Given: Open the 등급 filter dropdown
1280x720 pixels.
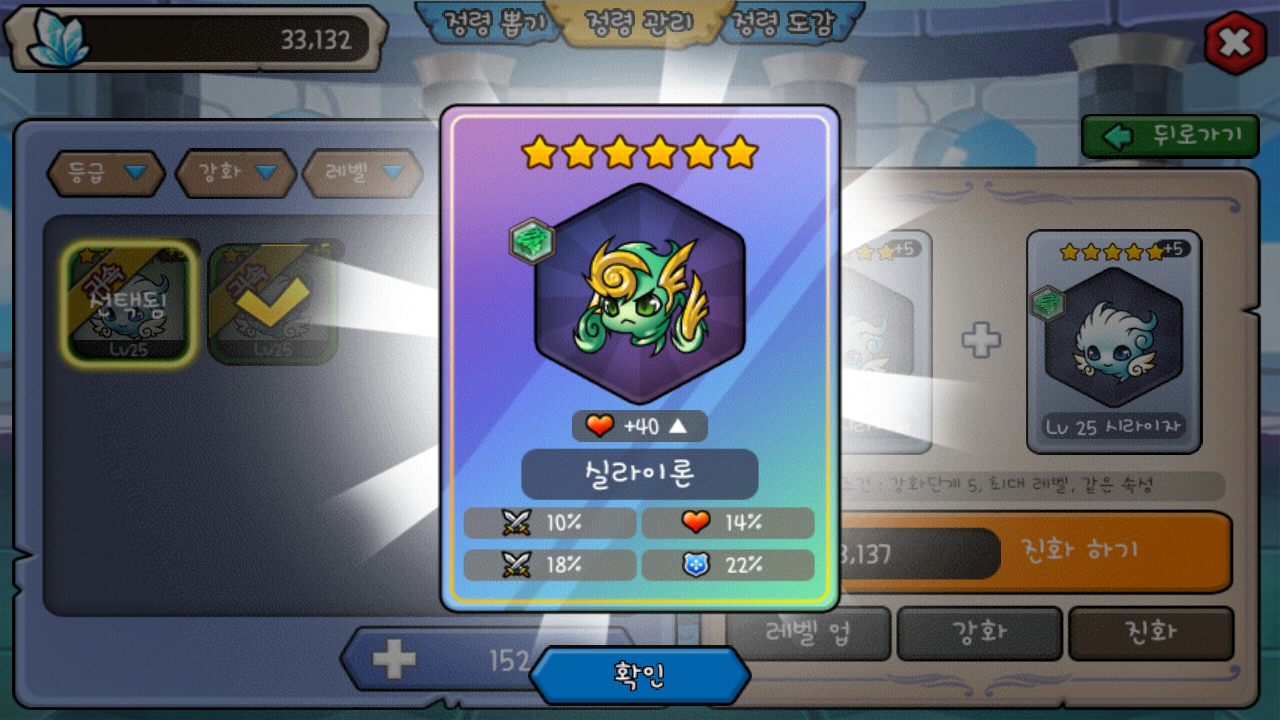Looking at the screenshot, I should coord(106,173).
